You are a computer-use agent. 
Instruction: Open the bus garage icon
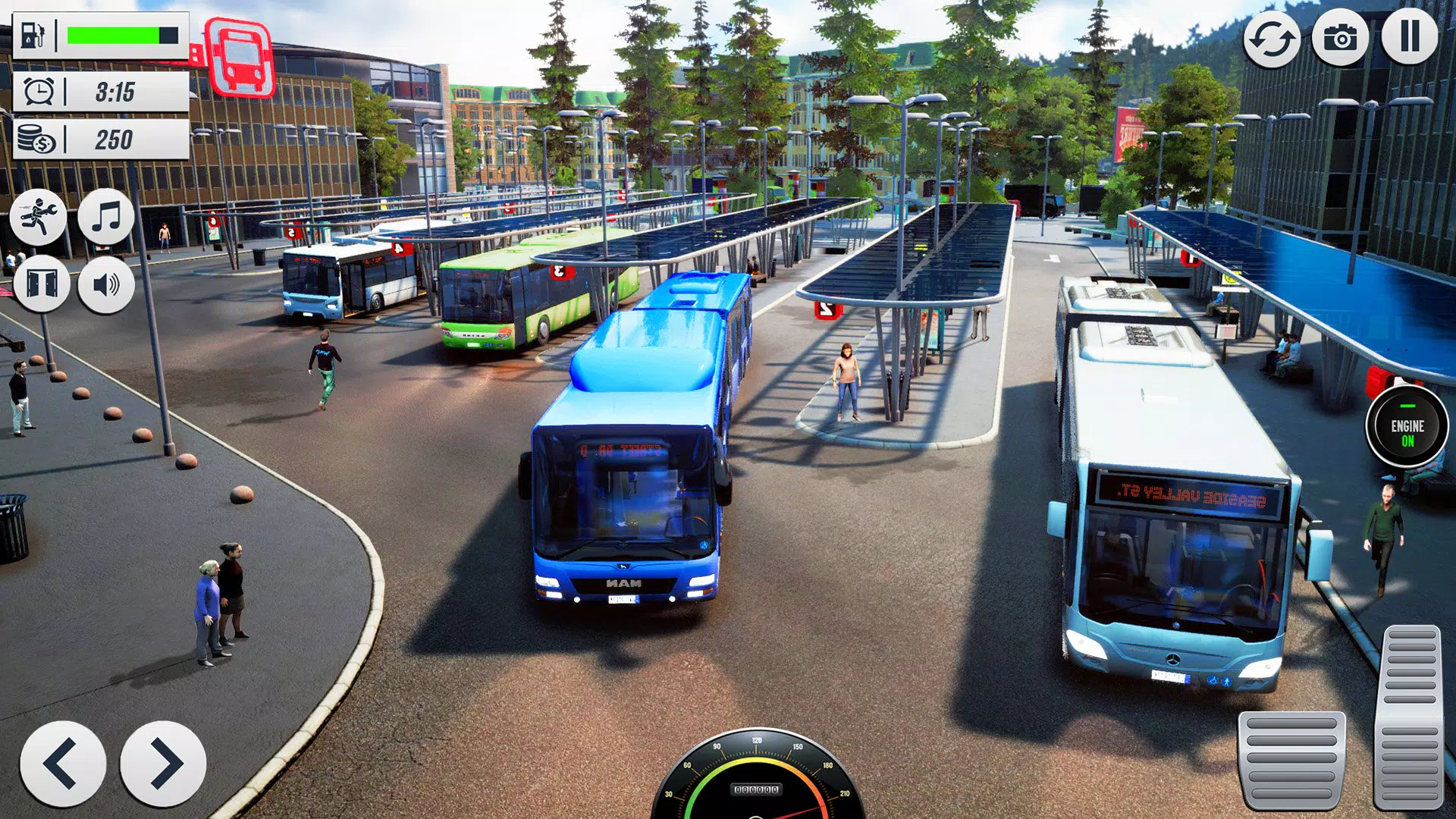pos(239,55)
